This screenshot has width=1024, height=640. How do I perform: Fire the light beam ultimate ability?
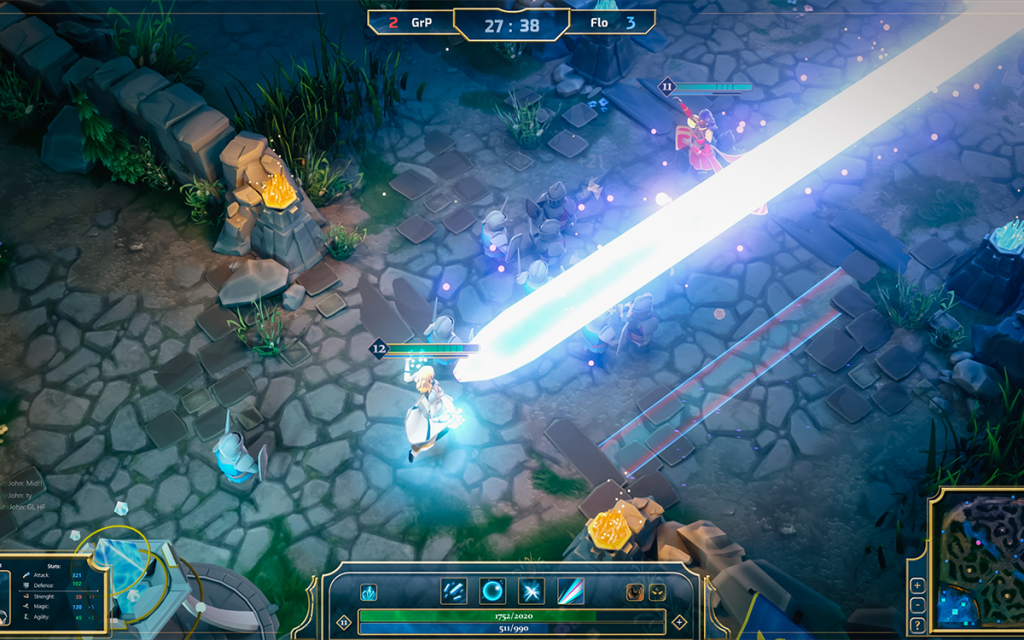click(570, 591)
